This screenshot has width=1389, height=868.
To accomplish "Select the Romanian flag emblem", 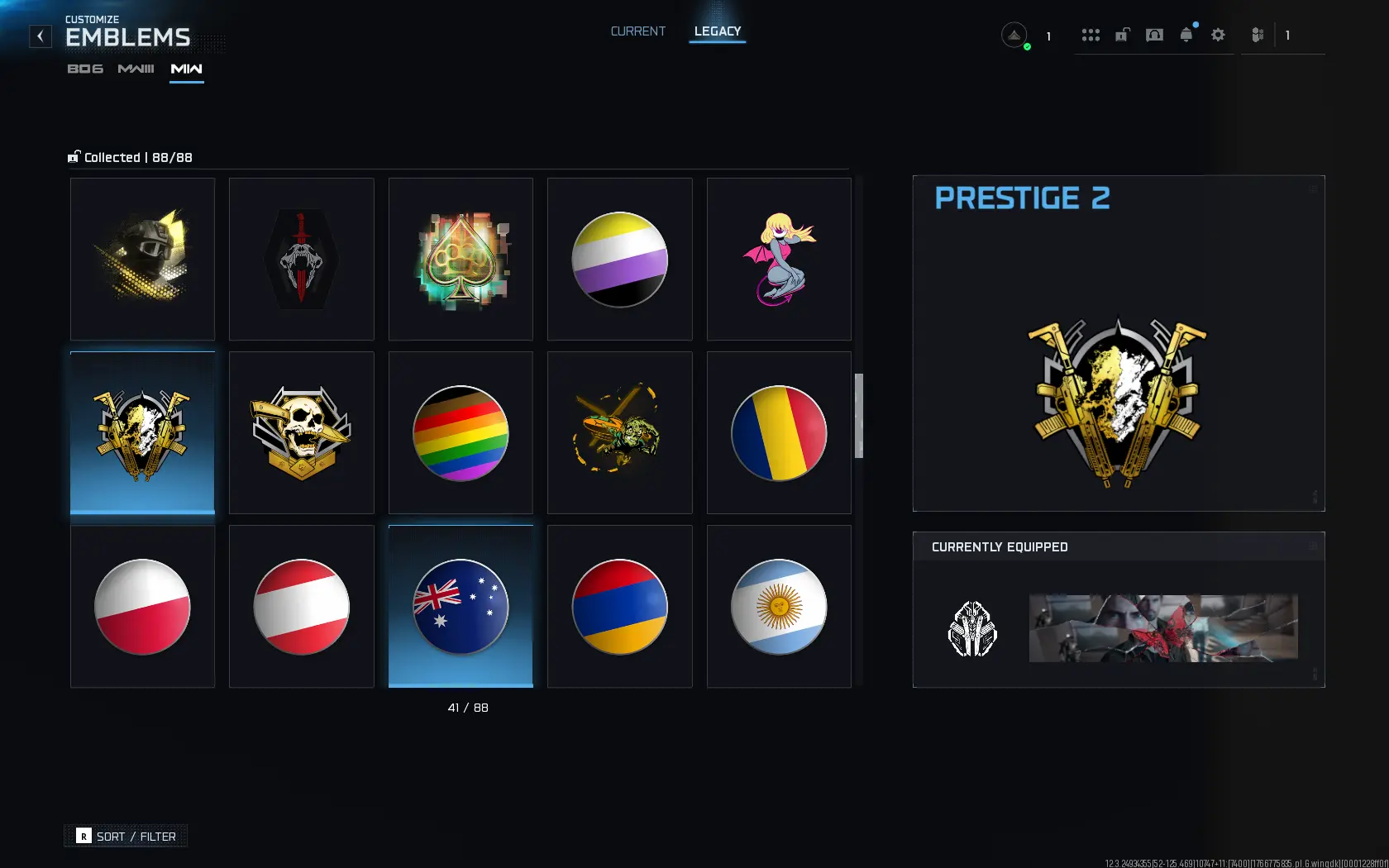I will click(778, 432).
